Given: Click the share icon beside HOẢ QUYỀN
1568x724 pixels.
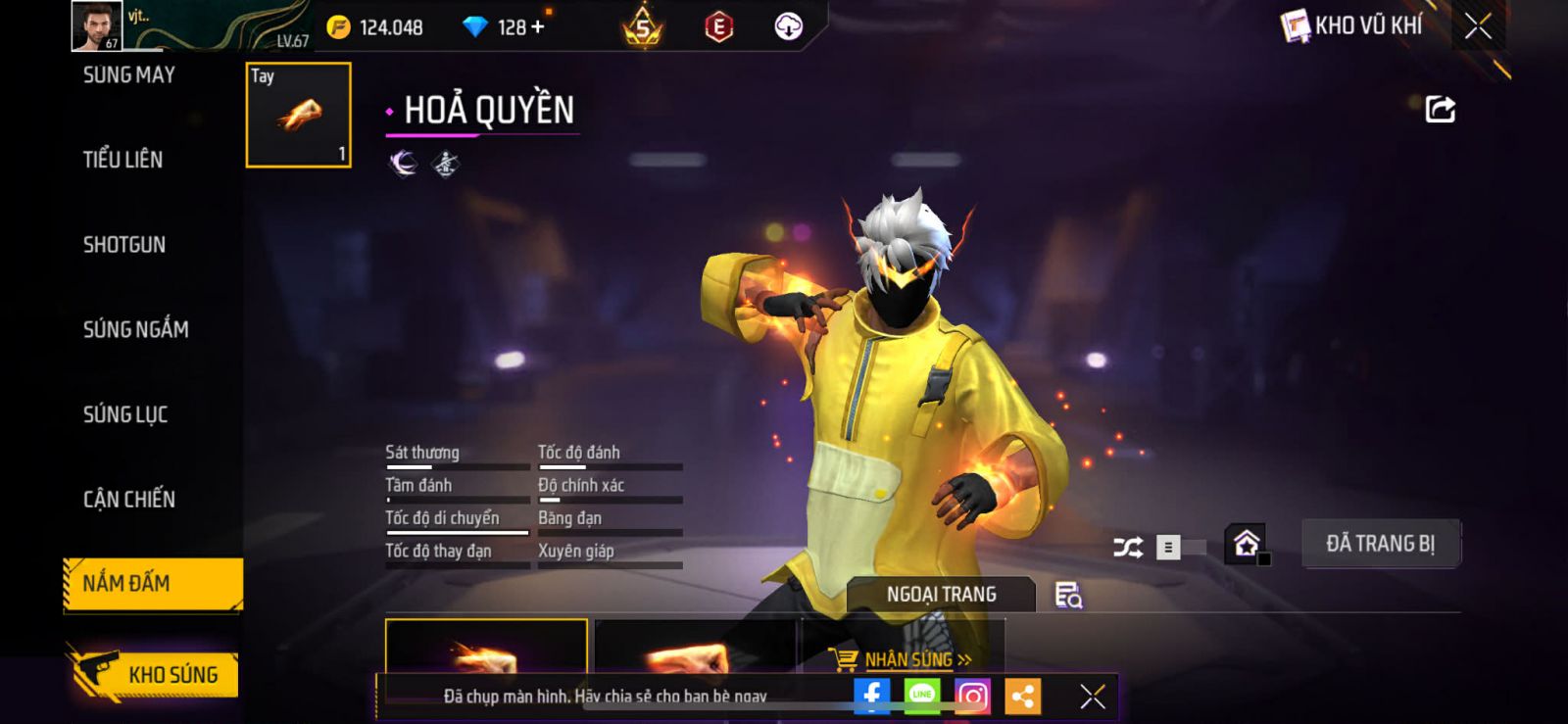Looking at the screenshot, I should click(1440, 109).
